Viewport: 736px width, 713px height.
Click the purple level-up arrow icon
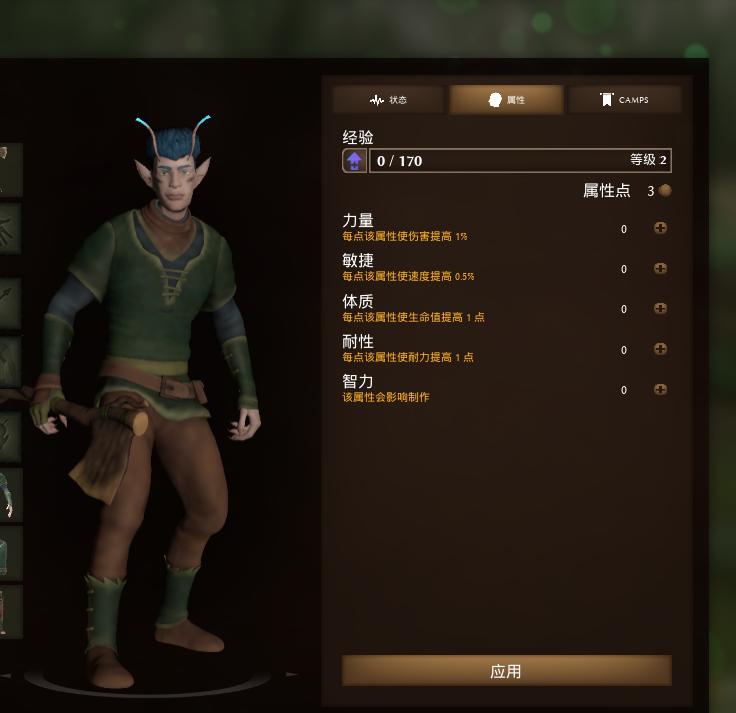pos(355,161)
